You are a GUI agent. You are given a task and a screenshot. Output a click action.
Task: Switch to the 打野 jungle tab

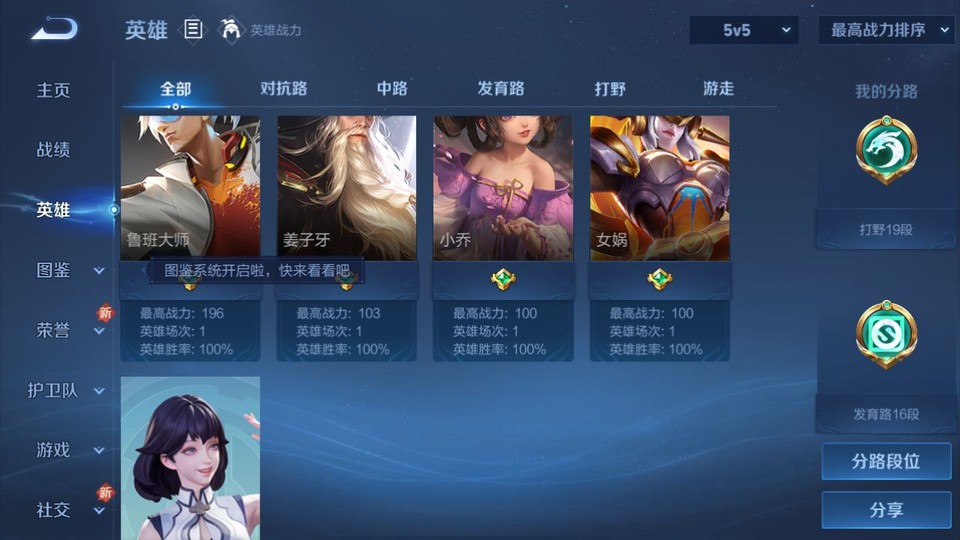click(610, 89)
